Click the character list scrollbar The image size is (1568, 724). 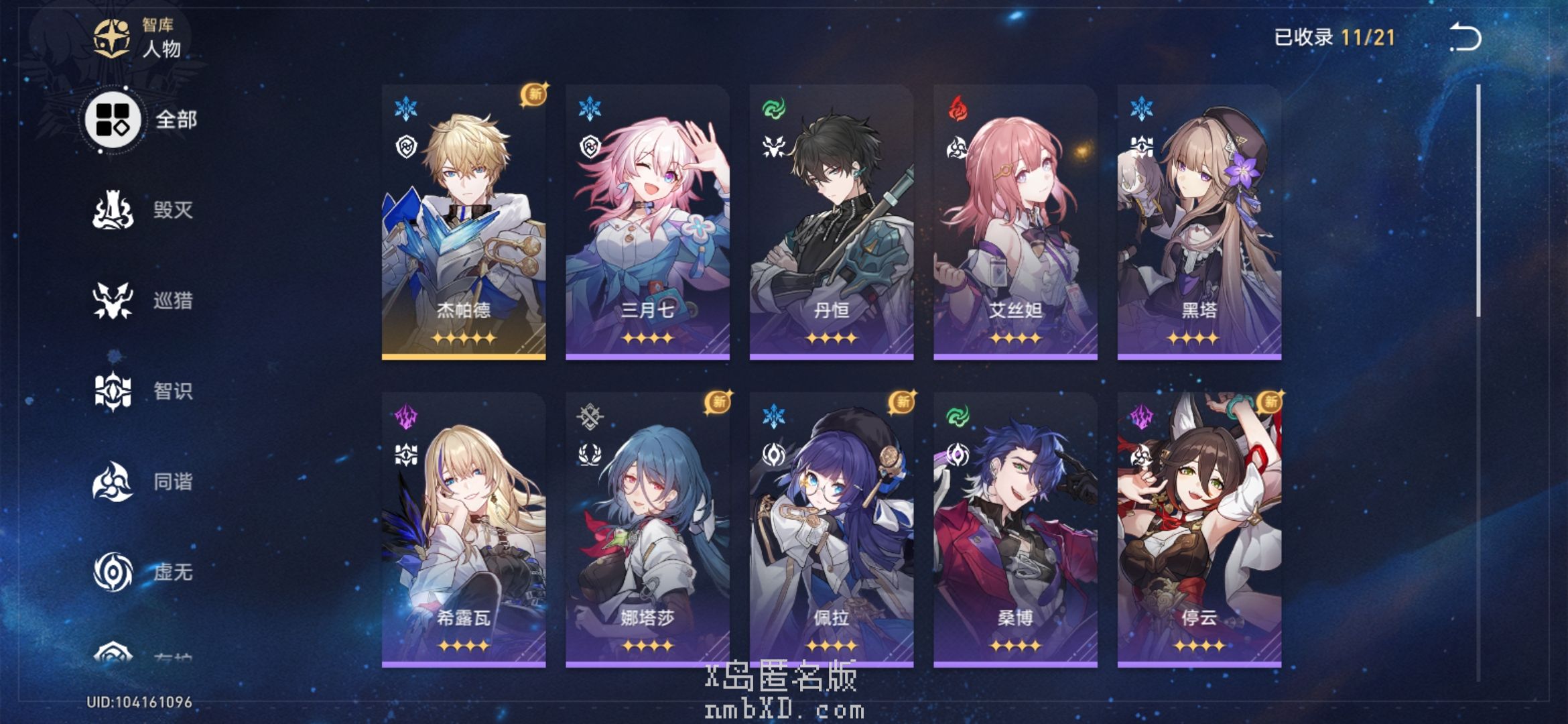[1478, 201]
